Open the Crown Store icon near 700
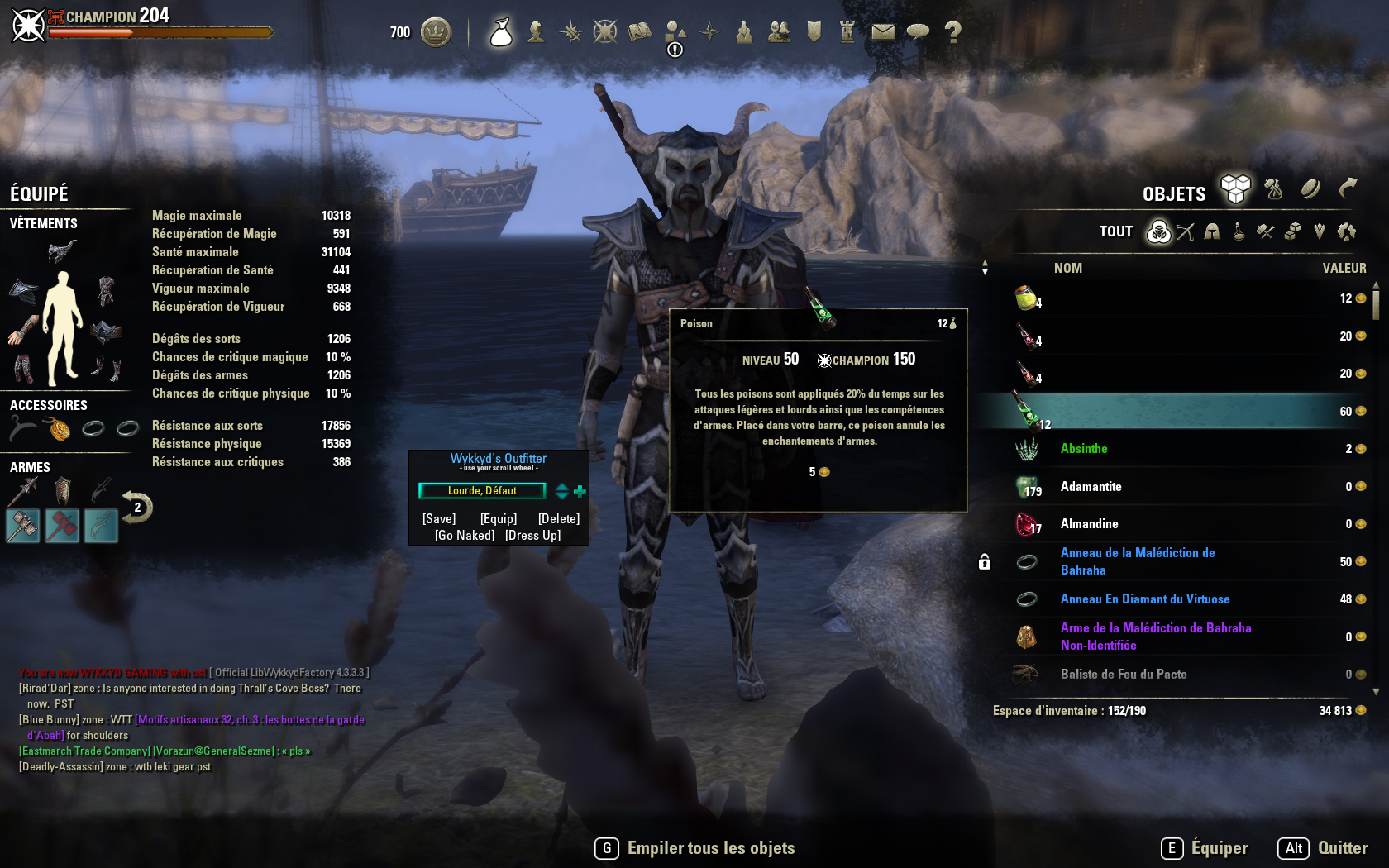 click(x=437, y=31)
